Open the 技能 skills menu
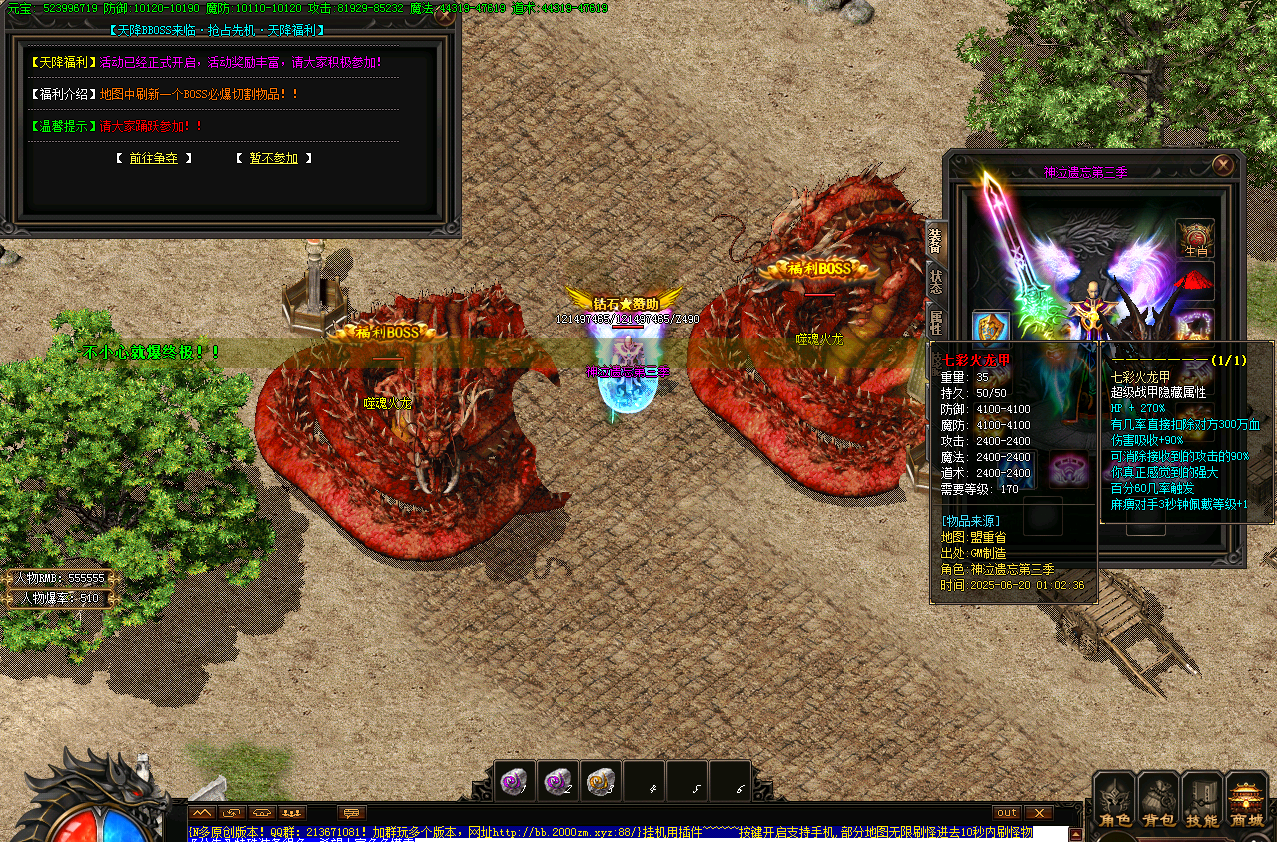The width and height of the screenshot is (1277, 842). point(1202,802)
